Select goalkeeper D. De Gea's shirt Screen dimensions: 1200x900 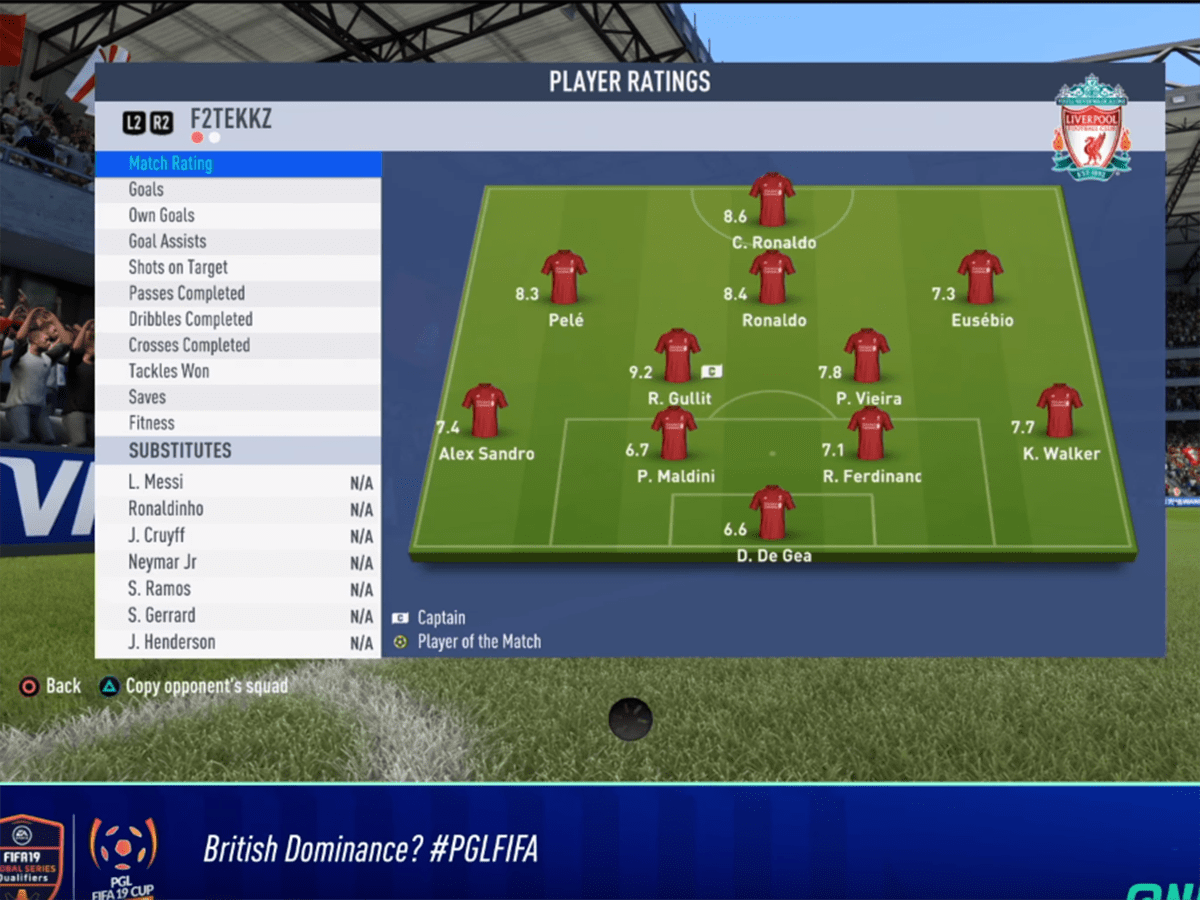tap(772, 512)
